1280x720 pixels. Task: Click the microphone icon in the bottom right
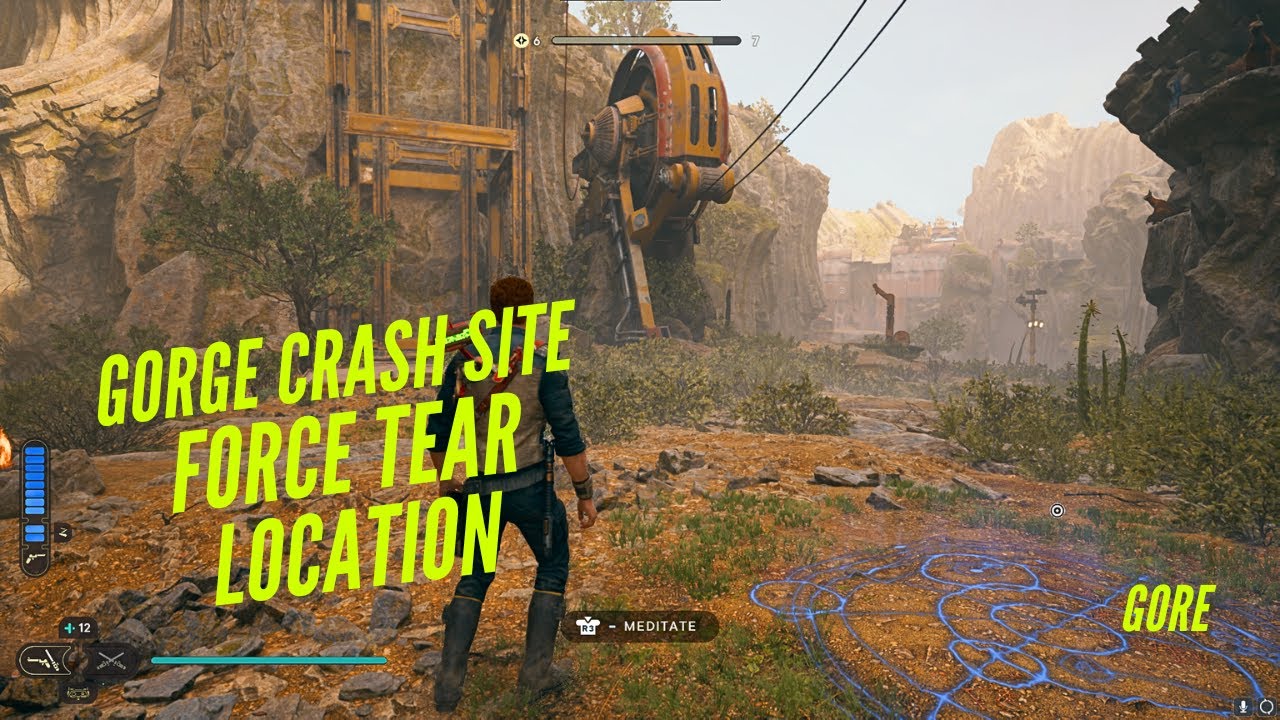pyautogui.click(x=1243, y=707)
